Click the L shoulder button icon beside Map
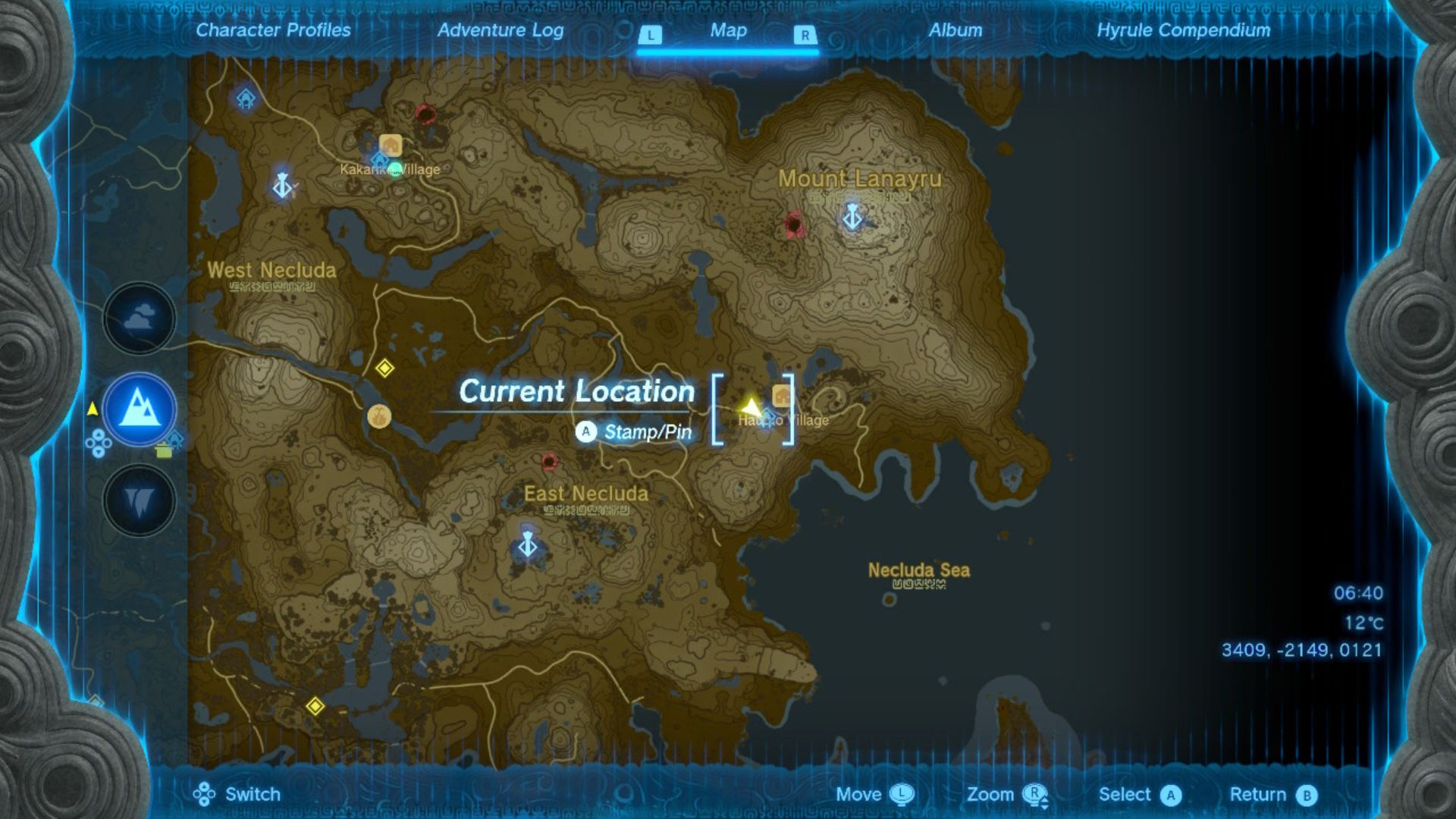Screen dimensions: 1456x819 (650, 33)
